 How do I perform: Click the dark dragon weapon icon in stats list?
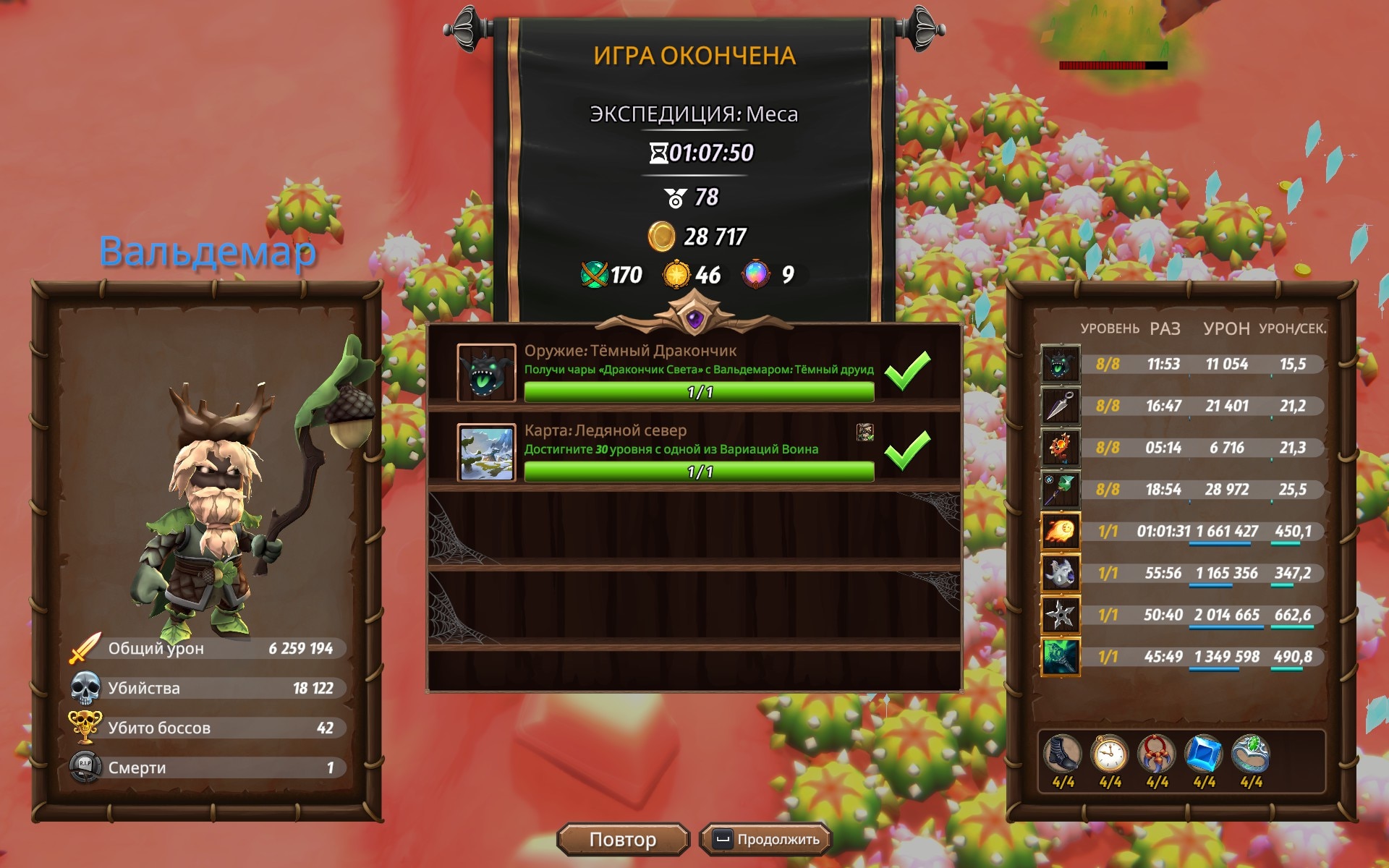click(1060, 364)
